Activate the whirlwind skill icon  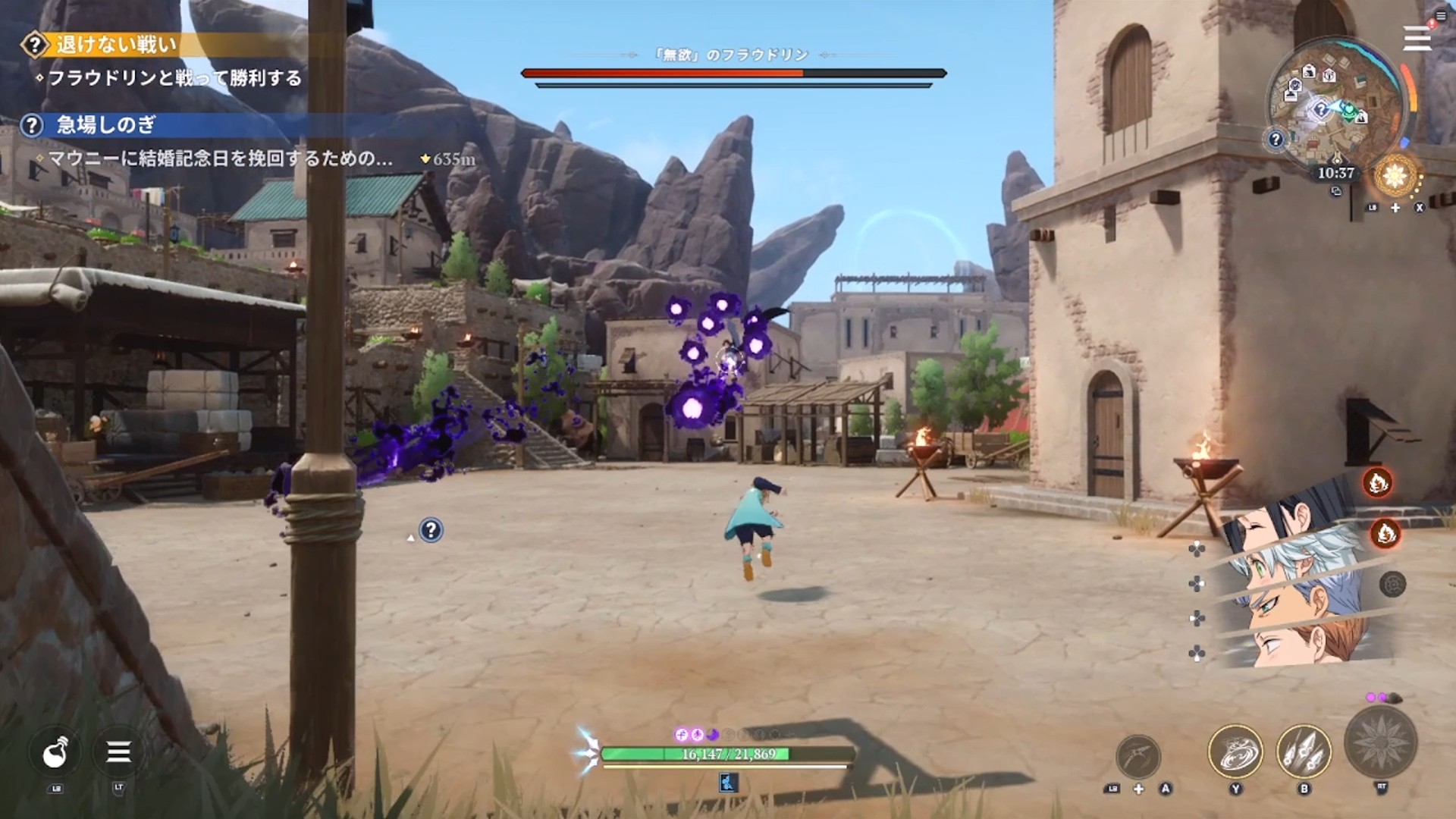(1235, 752)
